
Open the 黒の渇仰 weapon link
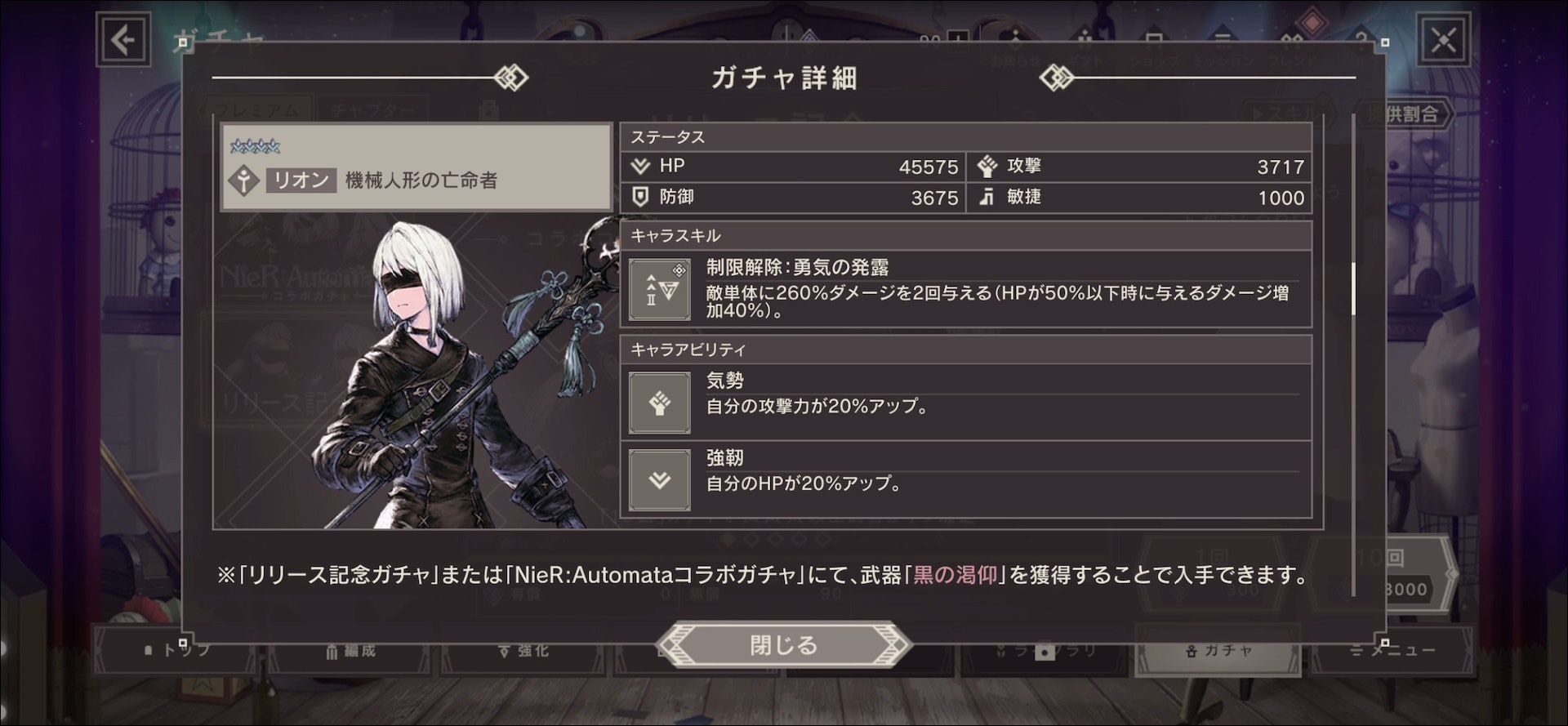955,575
